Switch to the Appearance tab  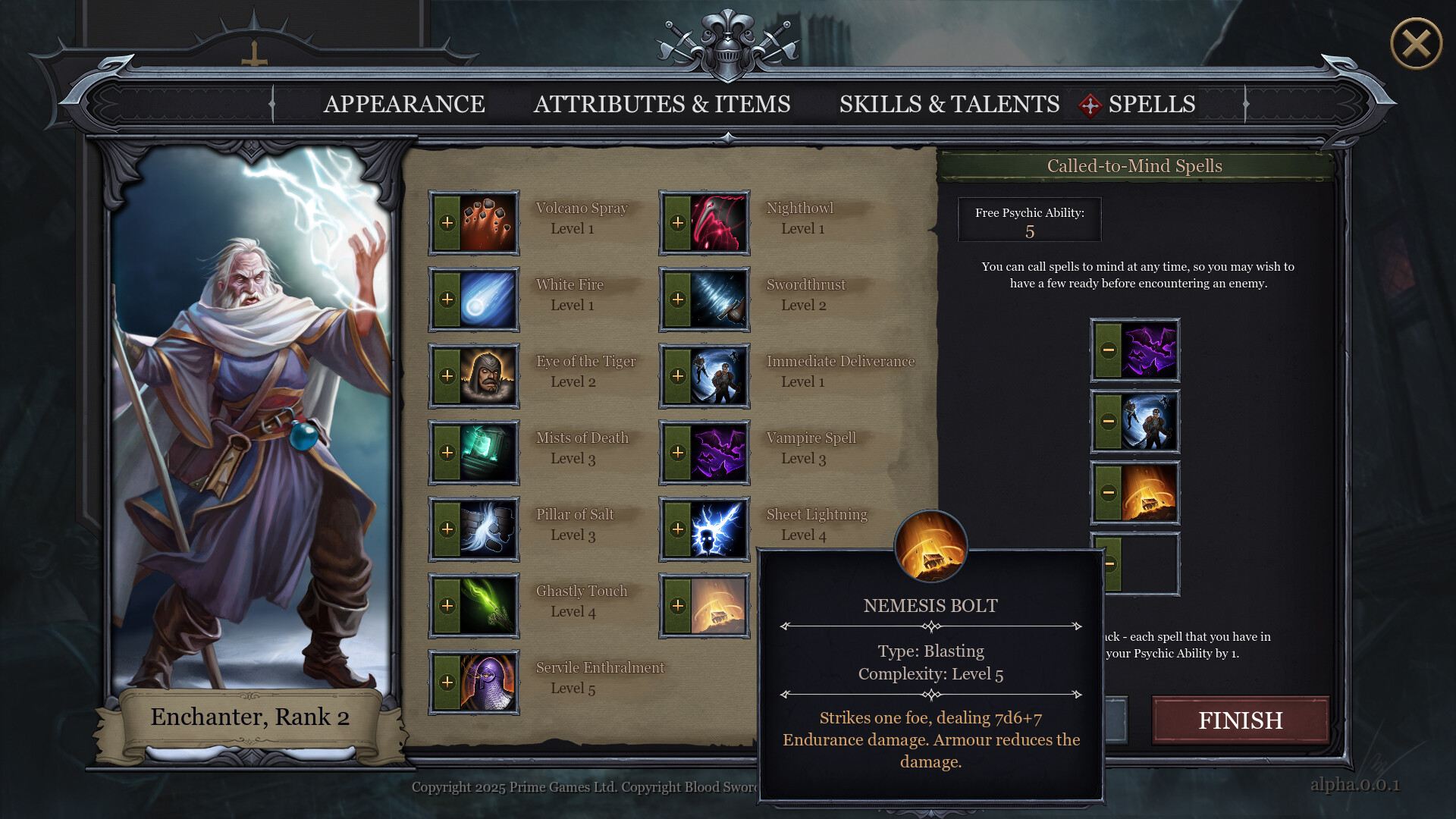(405, 105)
